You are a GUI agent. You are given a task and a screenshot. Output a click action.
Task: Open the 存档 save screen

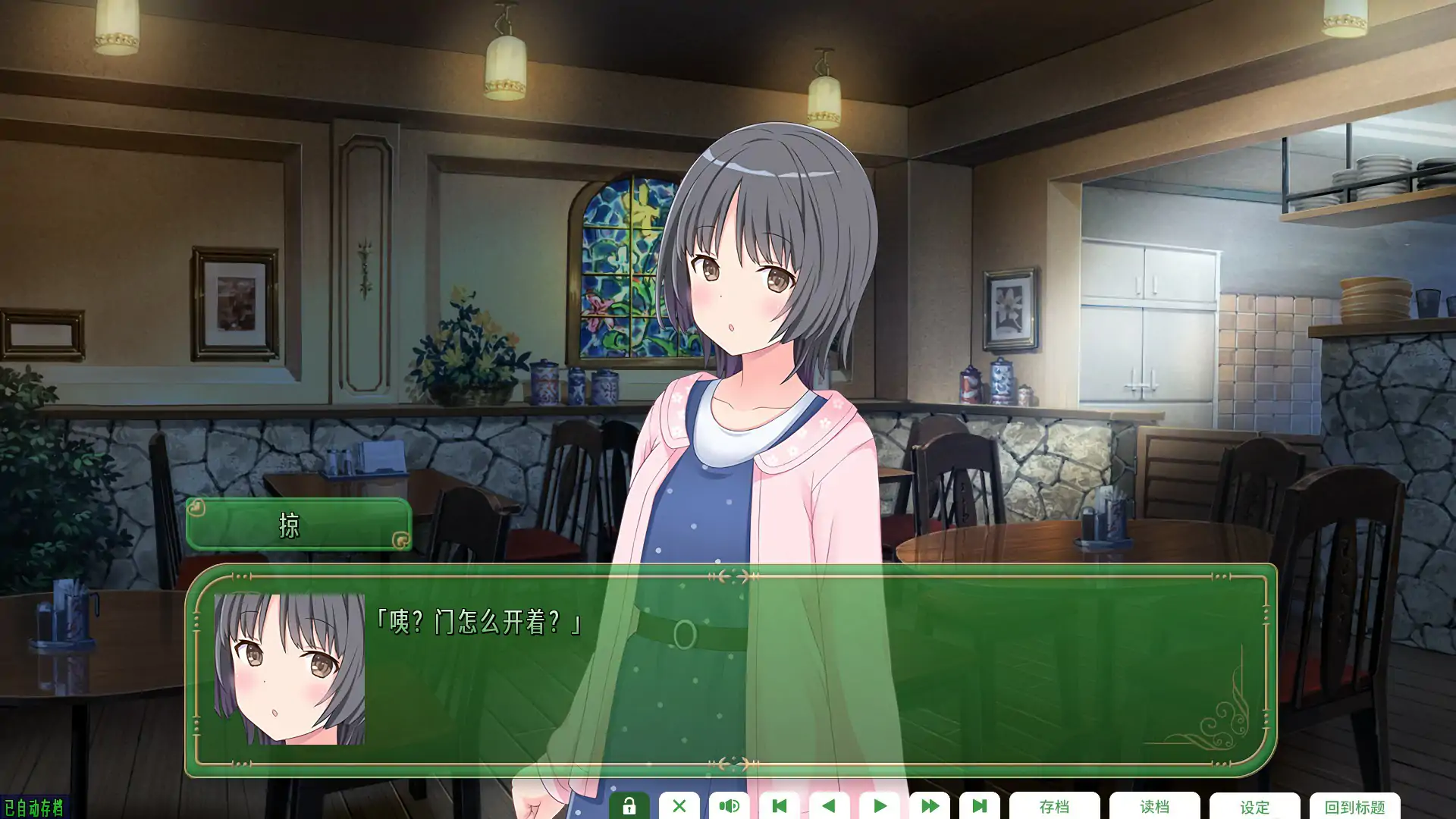[1056, 807]
